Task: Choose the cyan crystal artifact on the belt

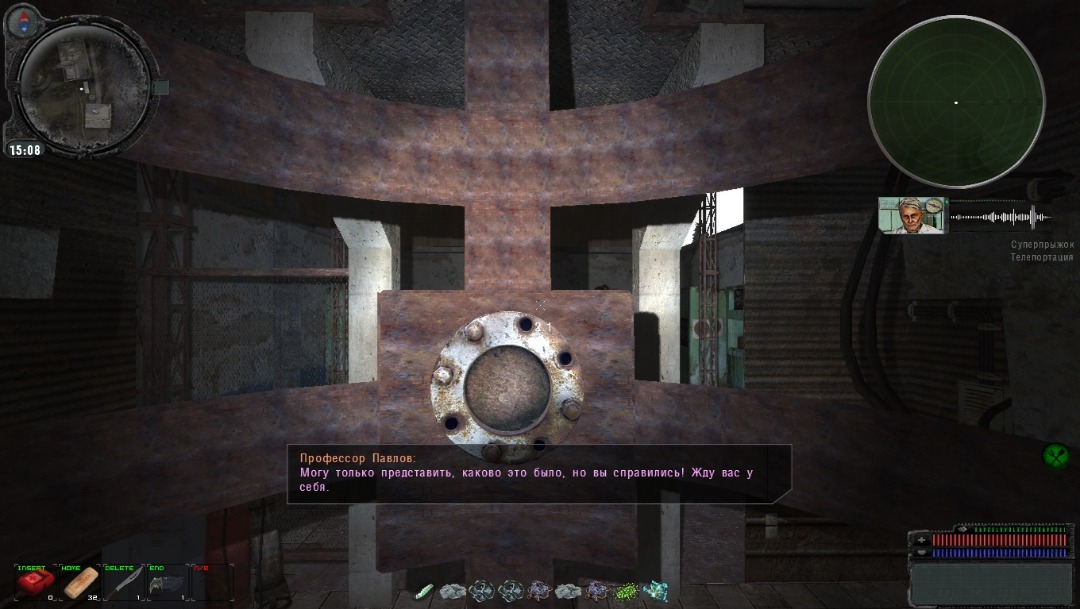Action: pyautogui.click(x=656, y=591)
